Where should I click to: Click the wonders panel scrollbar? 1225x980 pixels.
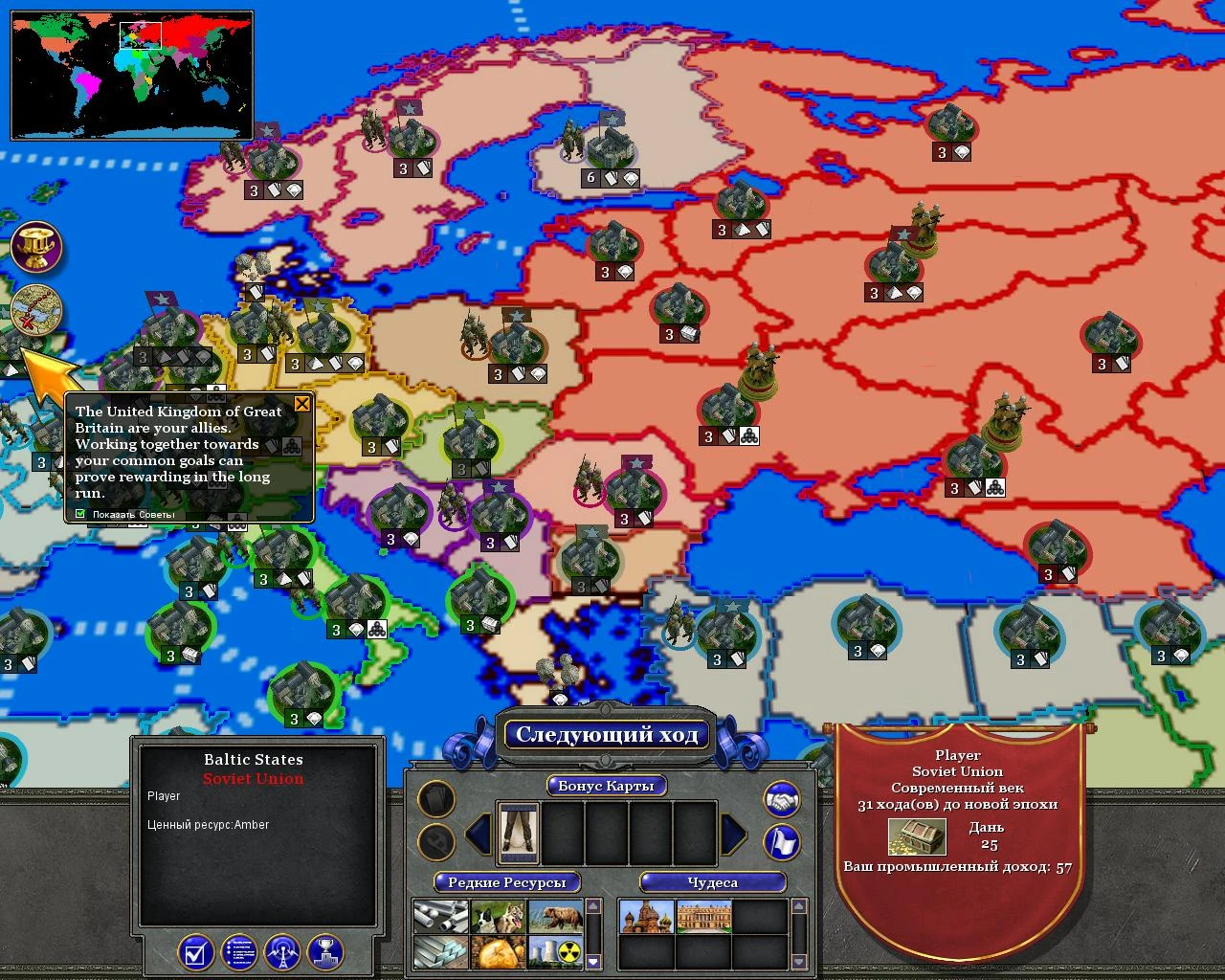[799, 933]
